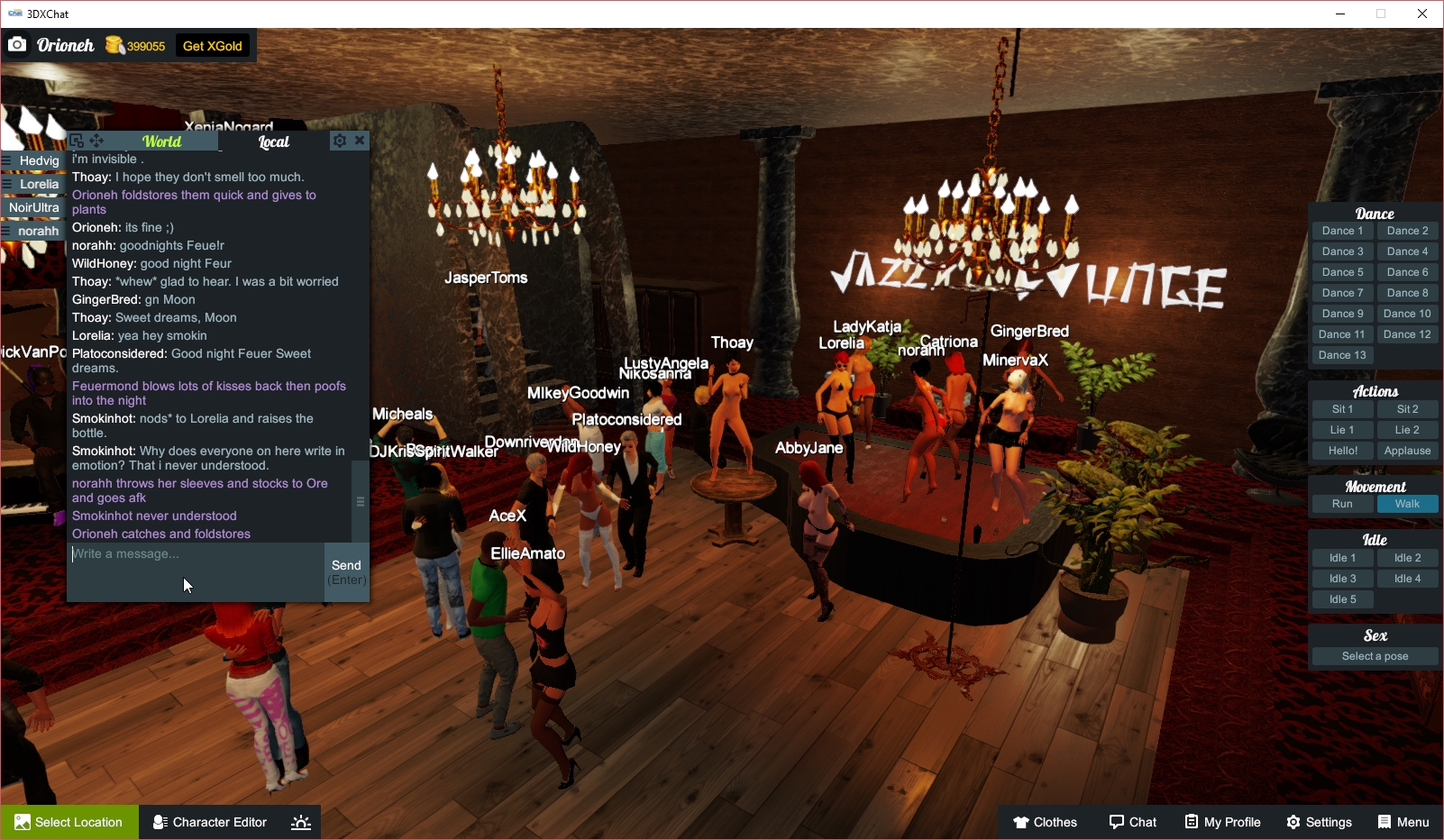Open the Clothes panel
1444x840 pixels.
1045,822
